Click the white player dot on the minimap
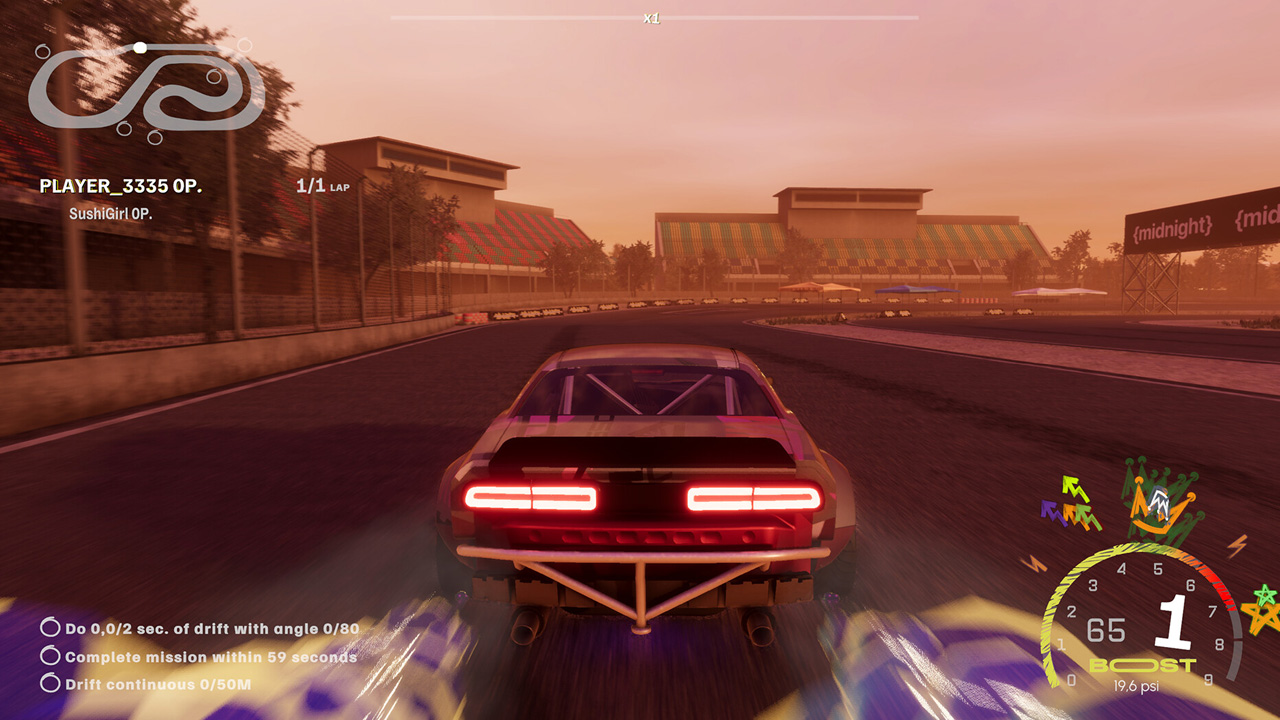Screen dimensions: 1280x720 [x=140, y=45]
